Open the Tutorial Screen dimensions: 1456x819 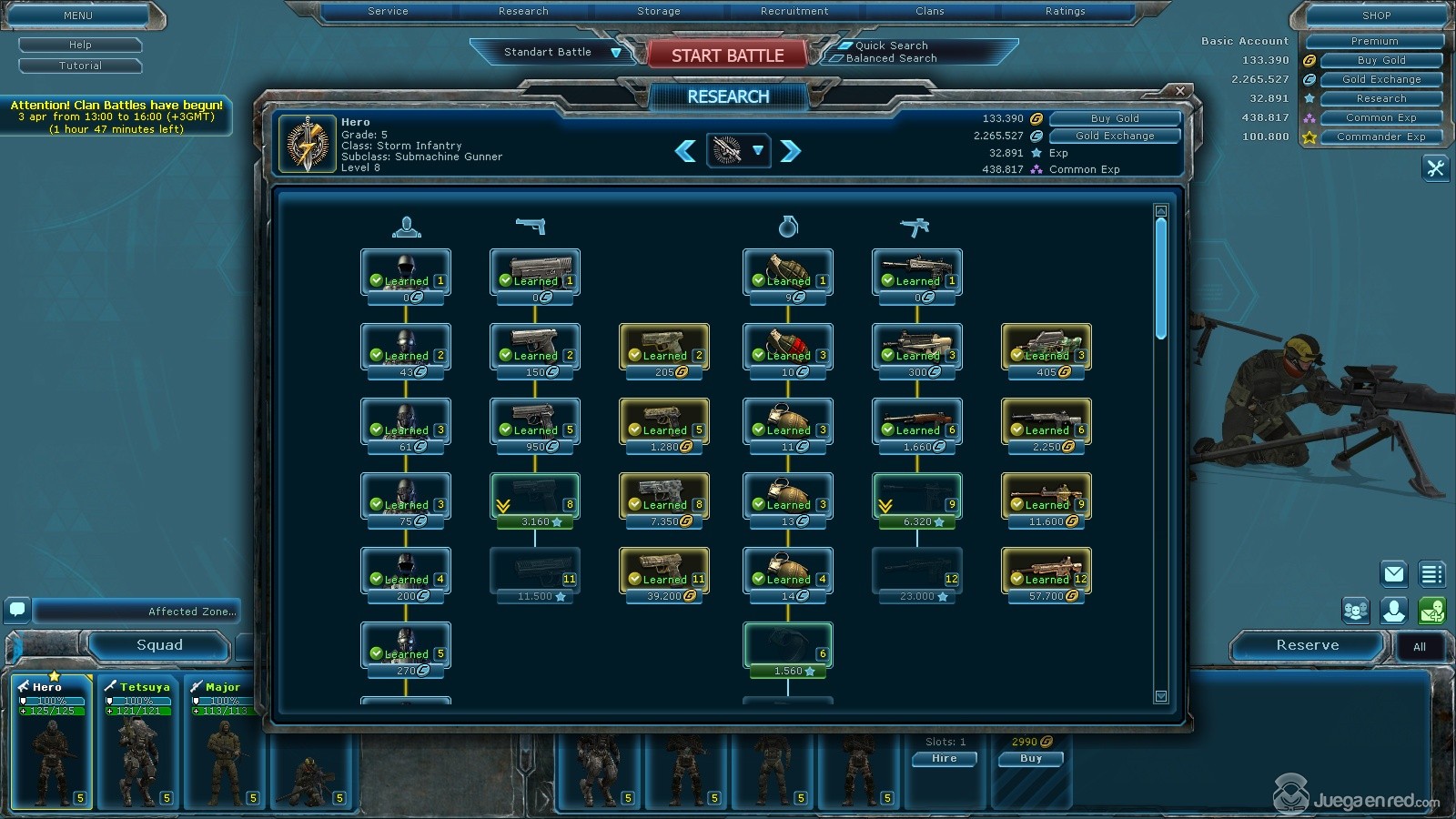pos(80,66)
